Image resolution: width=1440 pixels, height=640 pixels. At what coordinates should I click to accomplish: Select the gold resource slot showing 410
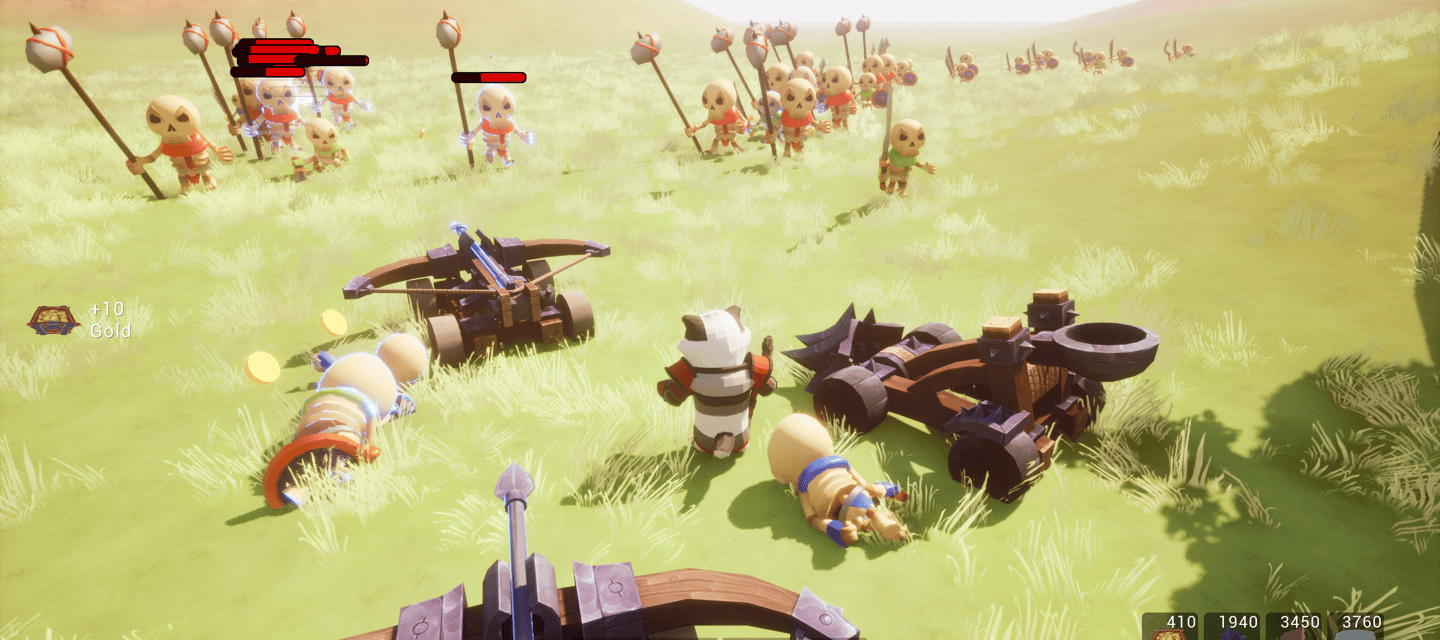click(1170, 626)
